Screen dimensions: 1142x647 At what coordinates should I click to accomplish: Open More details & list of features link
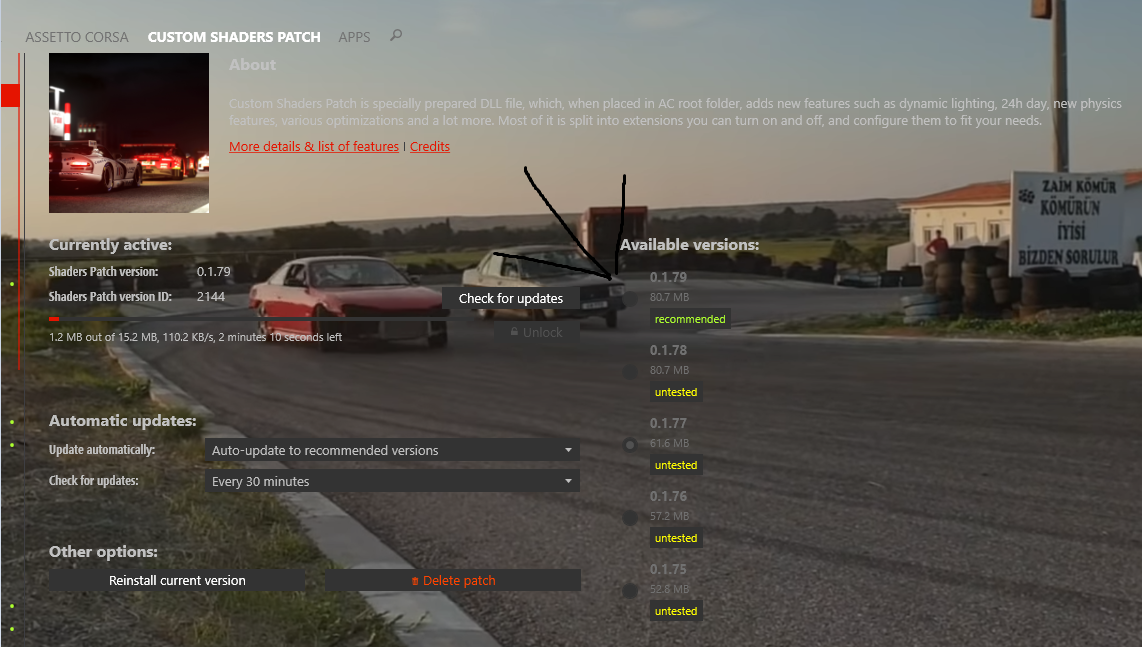click(x=314, y=146)
